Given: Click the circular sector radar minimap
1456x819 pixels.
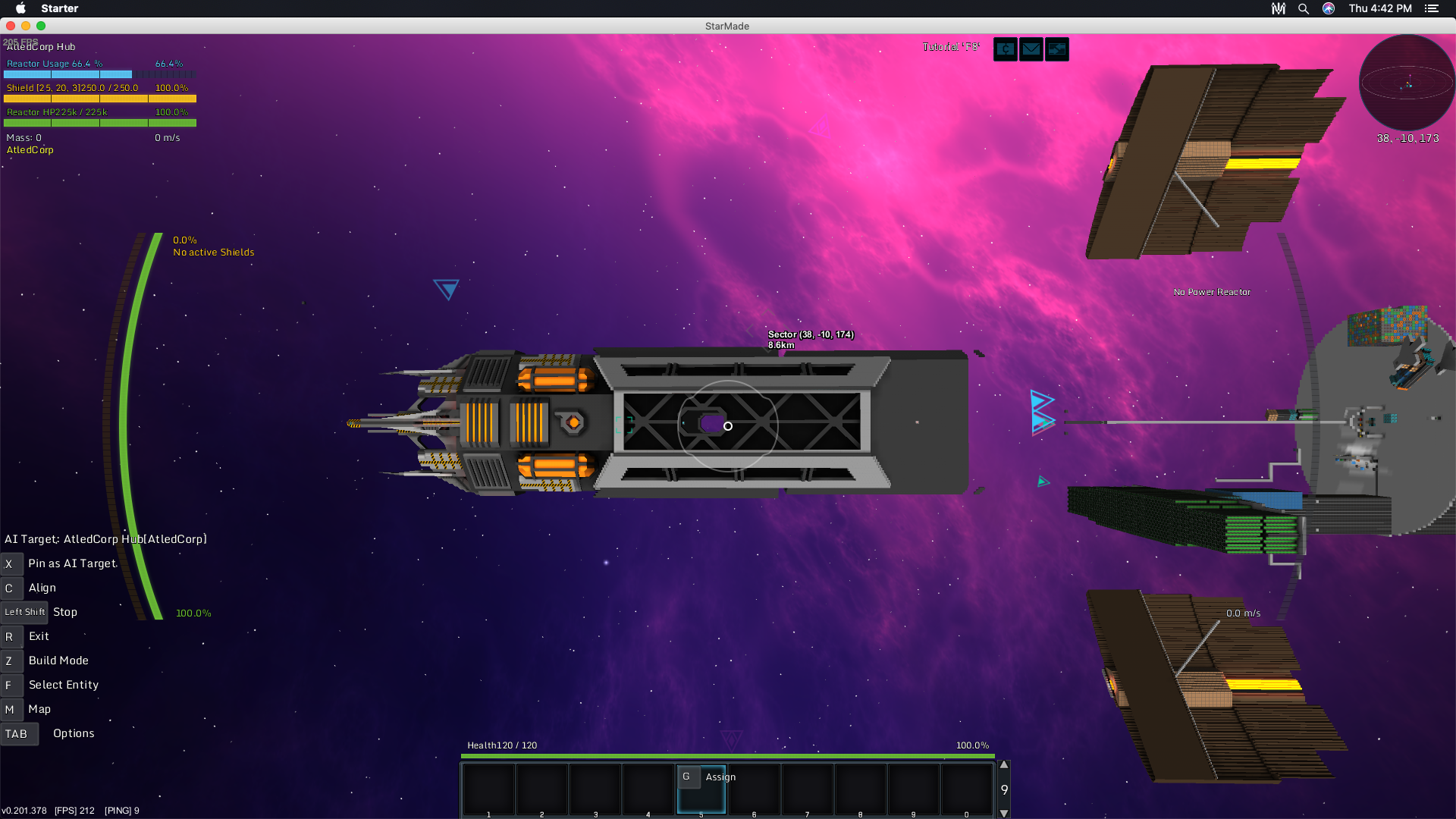Looking at the screenshot, I should (x=1407, y=83).
